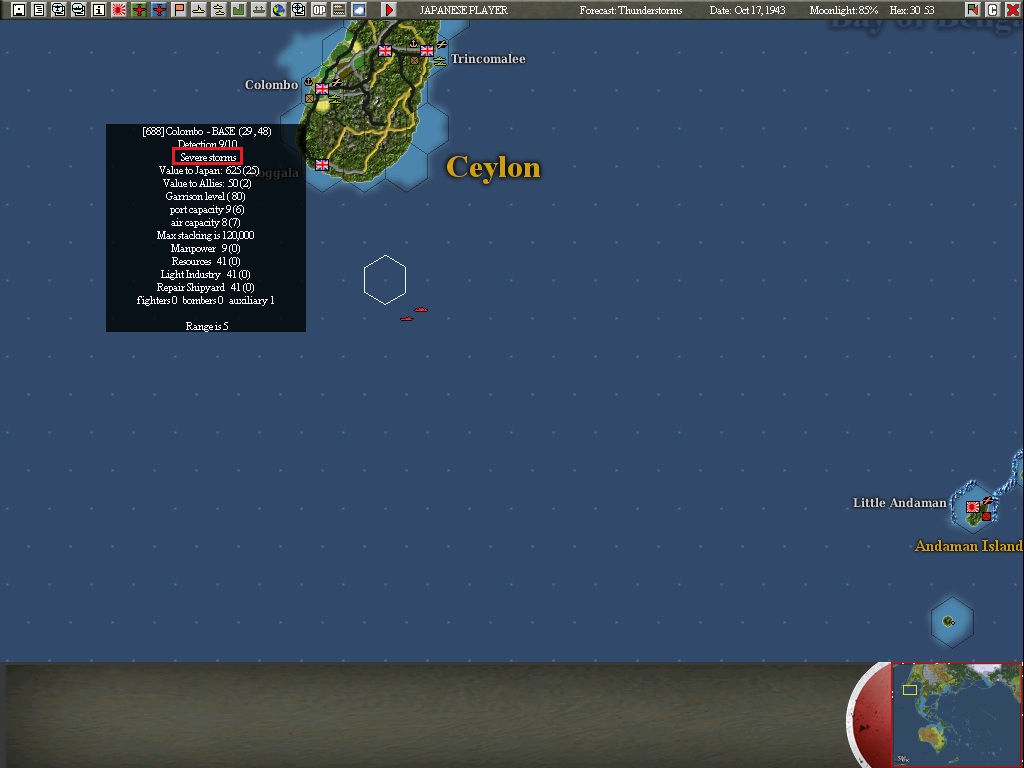Viewport: 1024px width, 768px height.
Task: Toggle the orange flag toolbar button
Action: pyautogui.click(x=179, y=10)
